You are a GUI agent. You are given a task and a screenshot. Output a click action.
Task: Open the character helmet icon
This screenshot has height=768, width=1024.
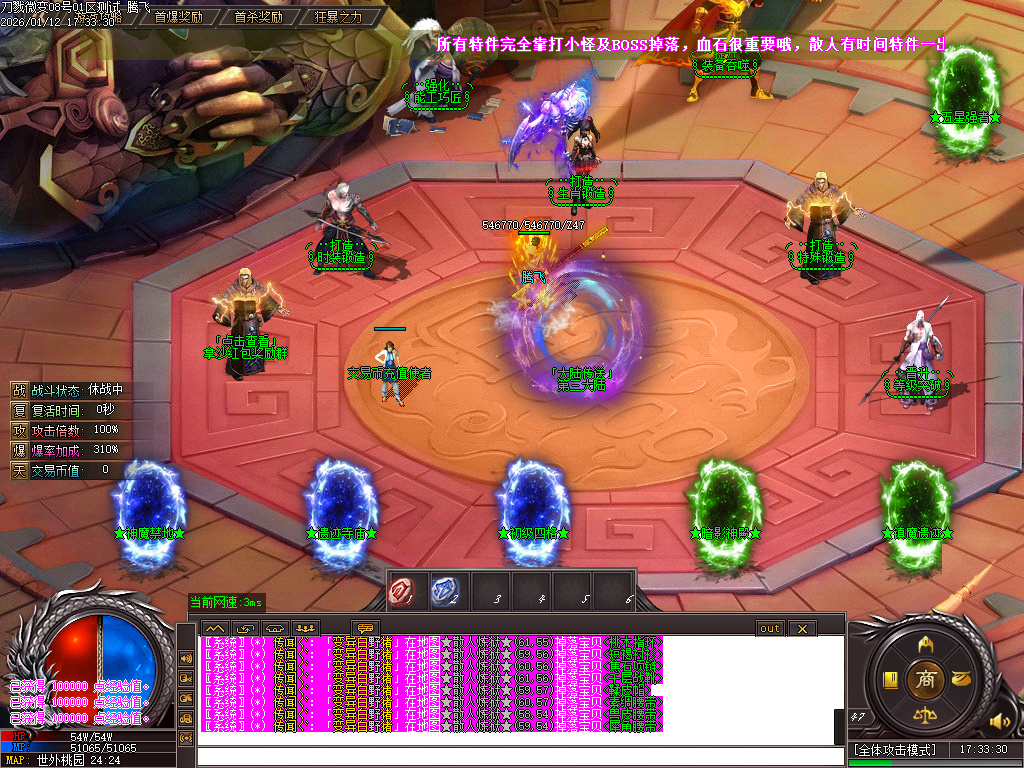[925, 642]
